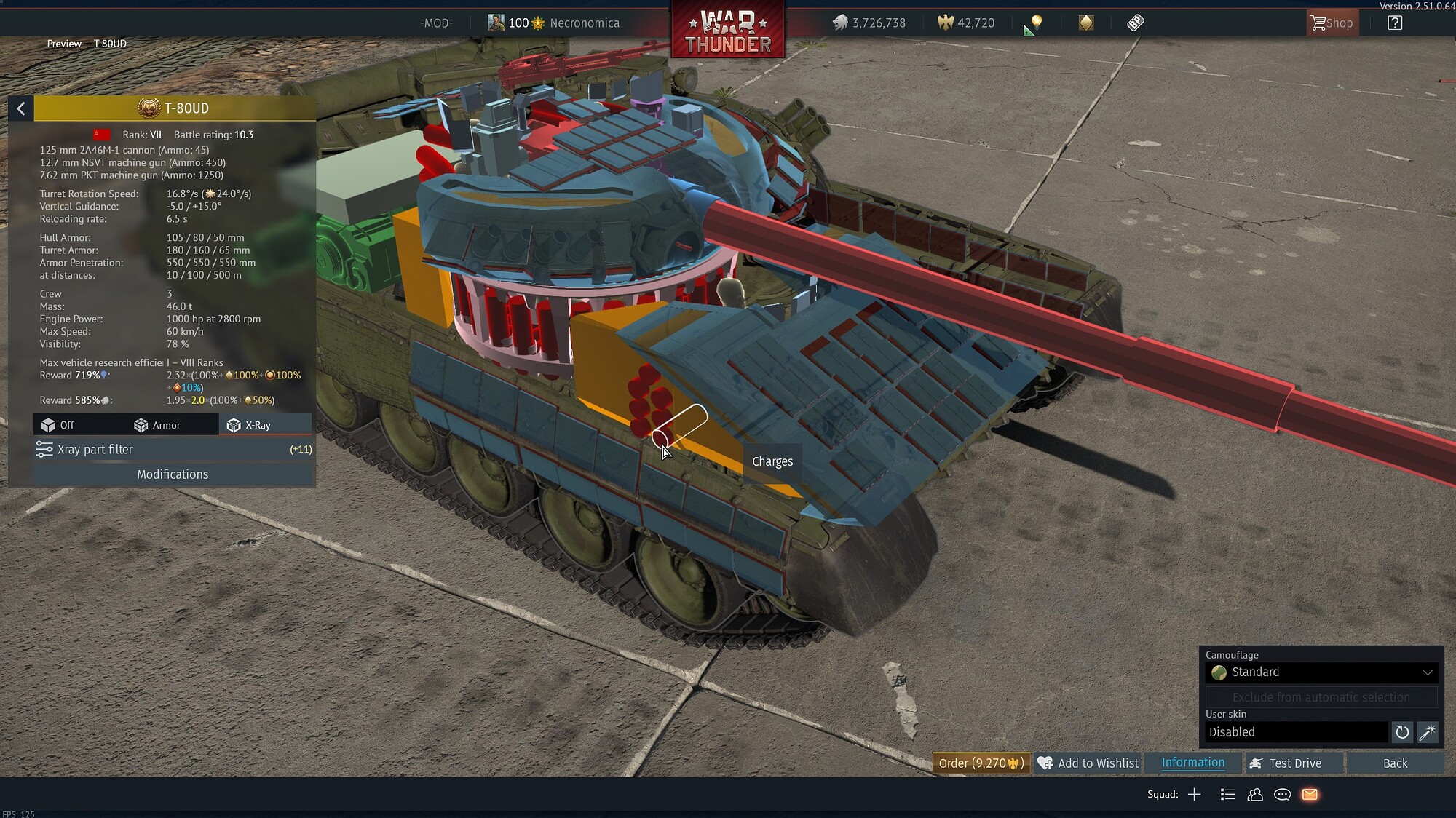Open the Standard camouflage dropdown
This screenshot has height=818, width=1456.
point(1321,672)
